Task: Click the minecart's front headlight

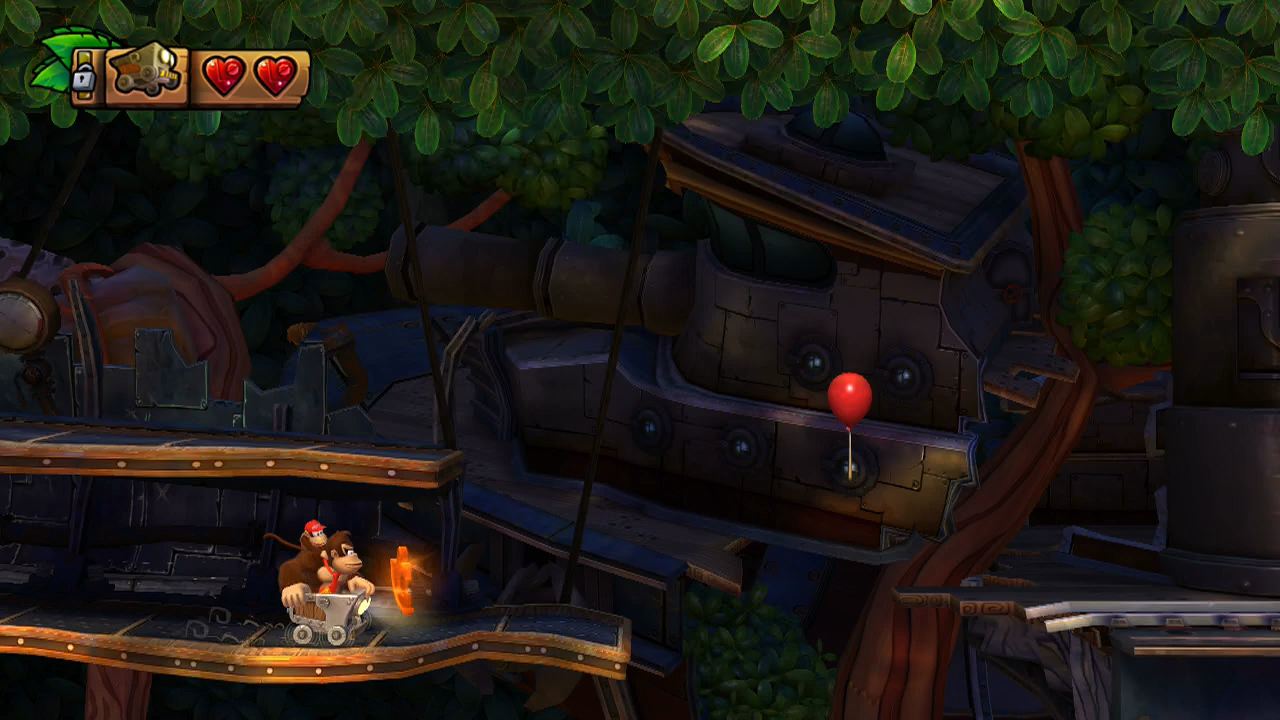Action: coord(362,608)
